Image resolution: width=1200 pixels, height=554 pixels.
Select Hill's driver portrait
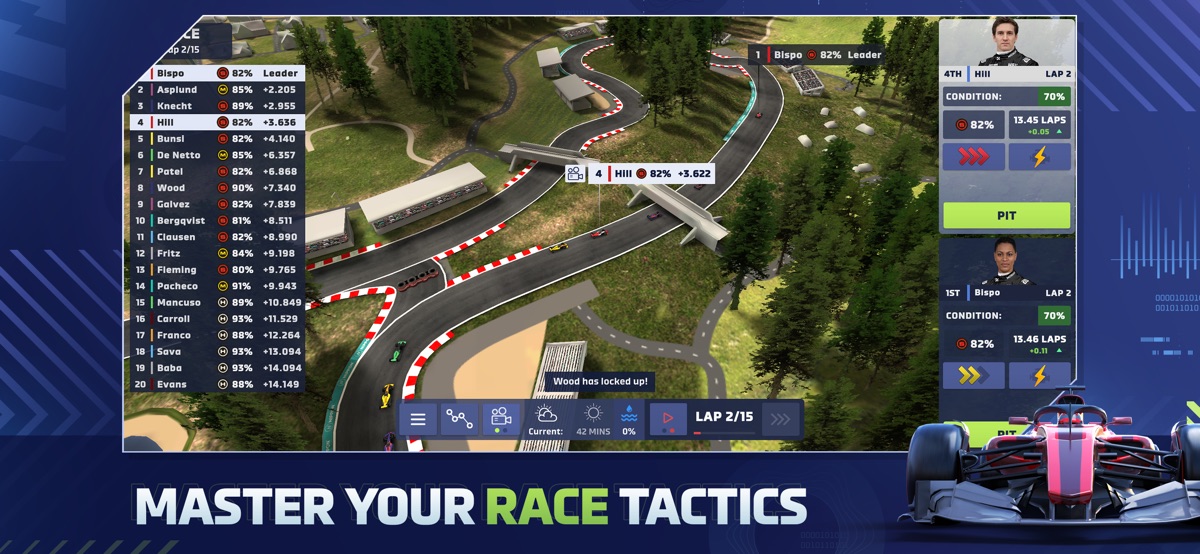(1005, 42)
